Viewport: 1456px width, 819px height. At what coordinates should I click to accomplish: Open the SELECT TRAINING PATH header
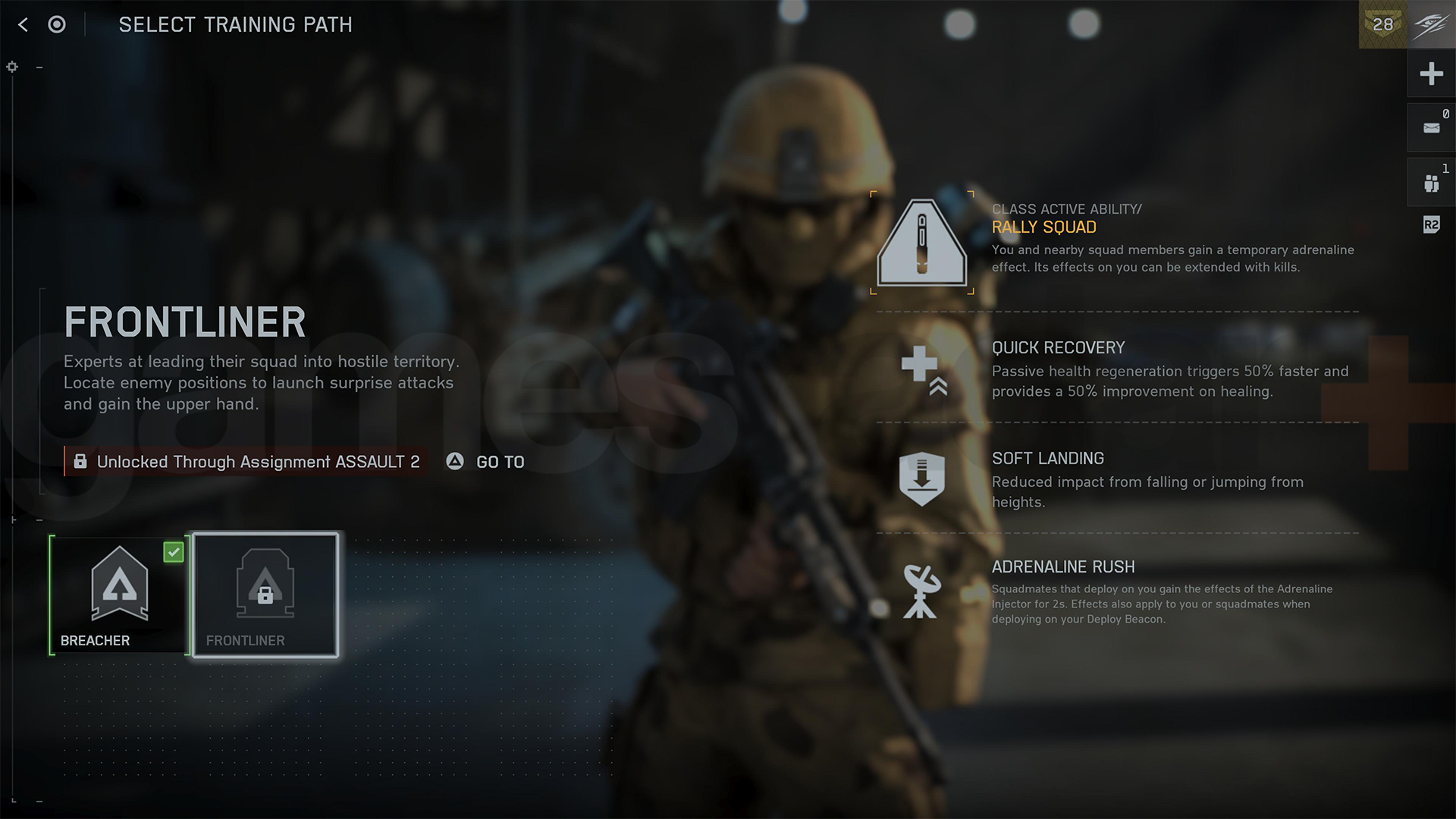pyautogui.click(x=236, y=24)
